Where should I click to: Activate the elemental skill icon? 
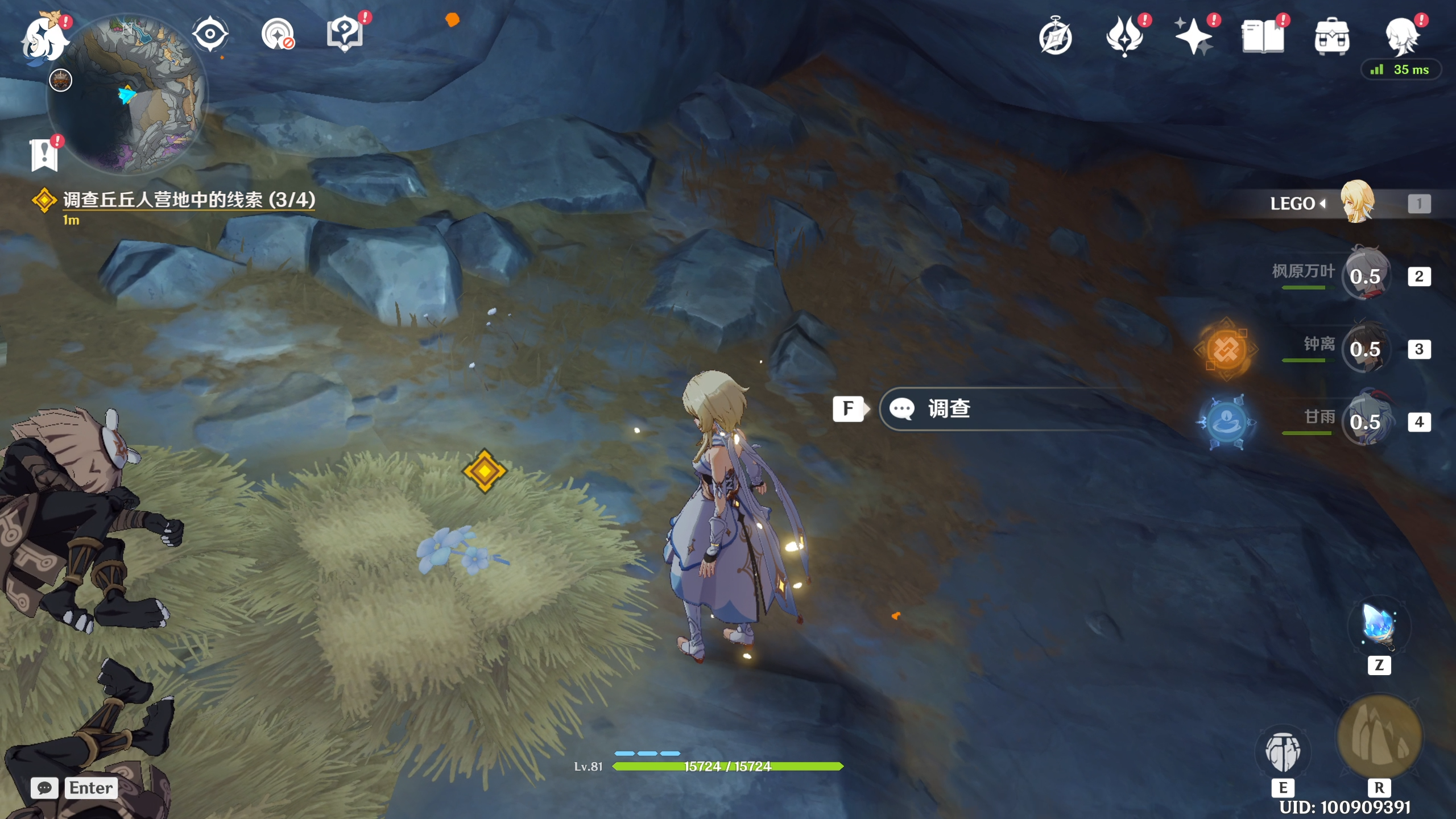[1283, 752]
